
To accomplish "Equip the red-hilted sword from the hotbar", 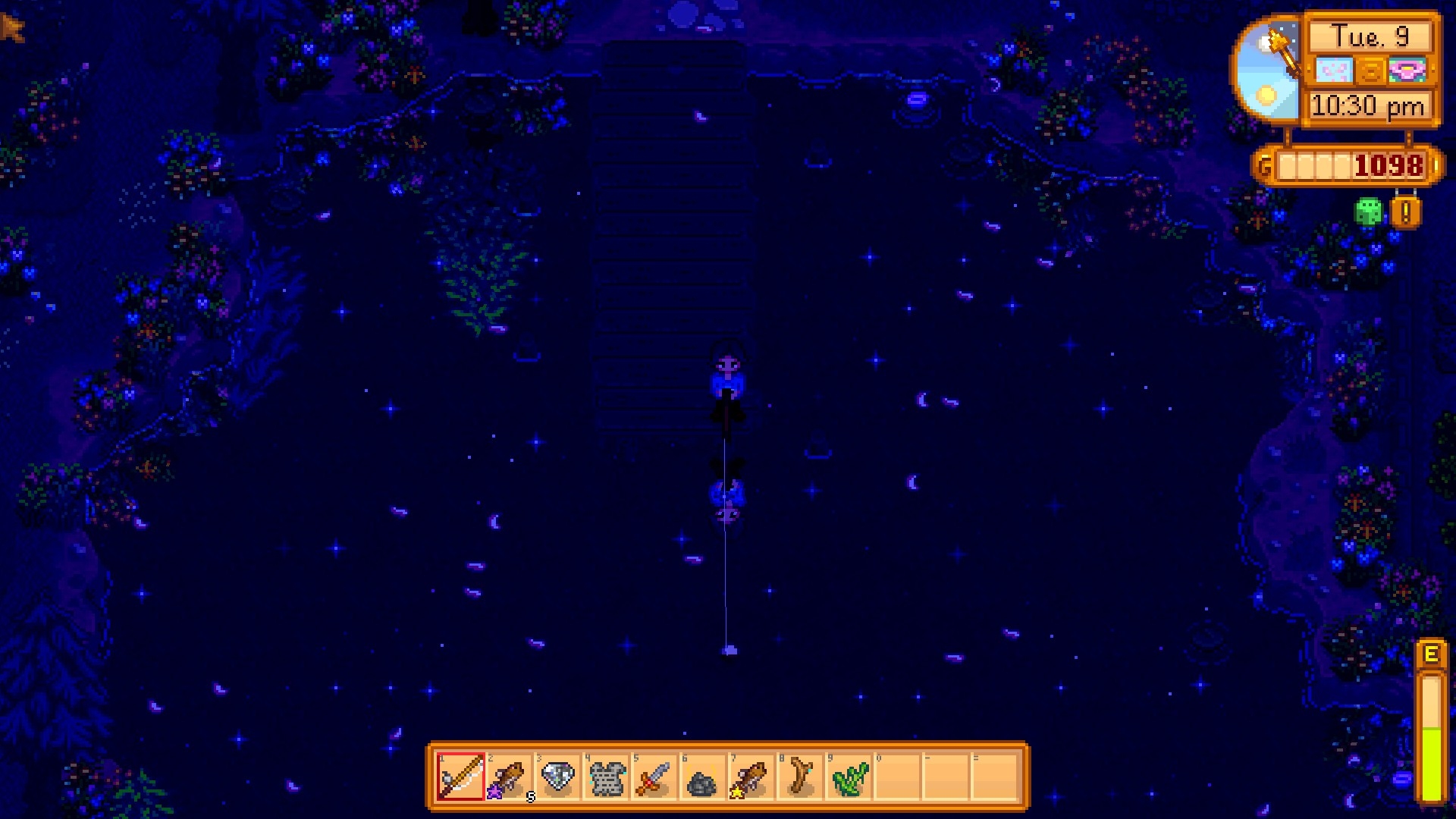I will coord(655,777).
